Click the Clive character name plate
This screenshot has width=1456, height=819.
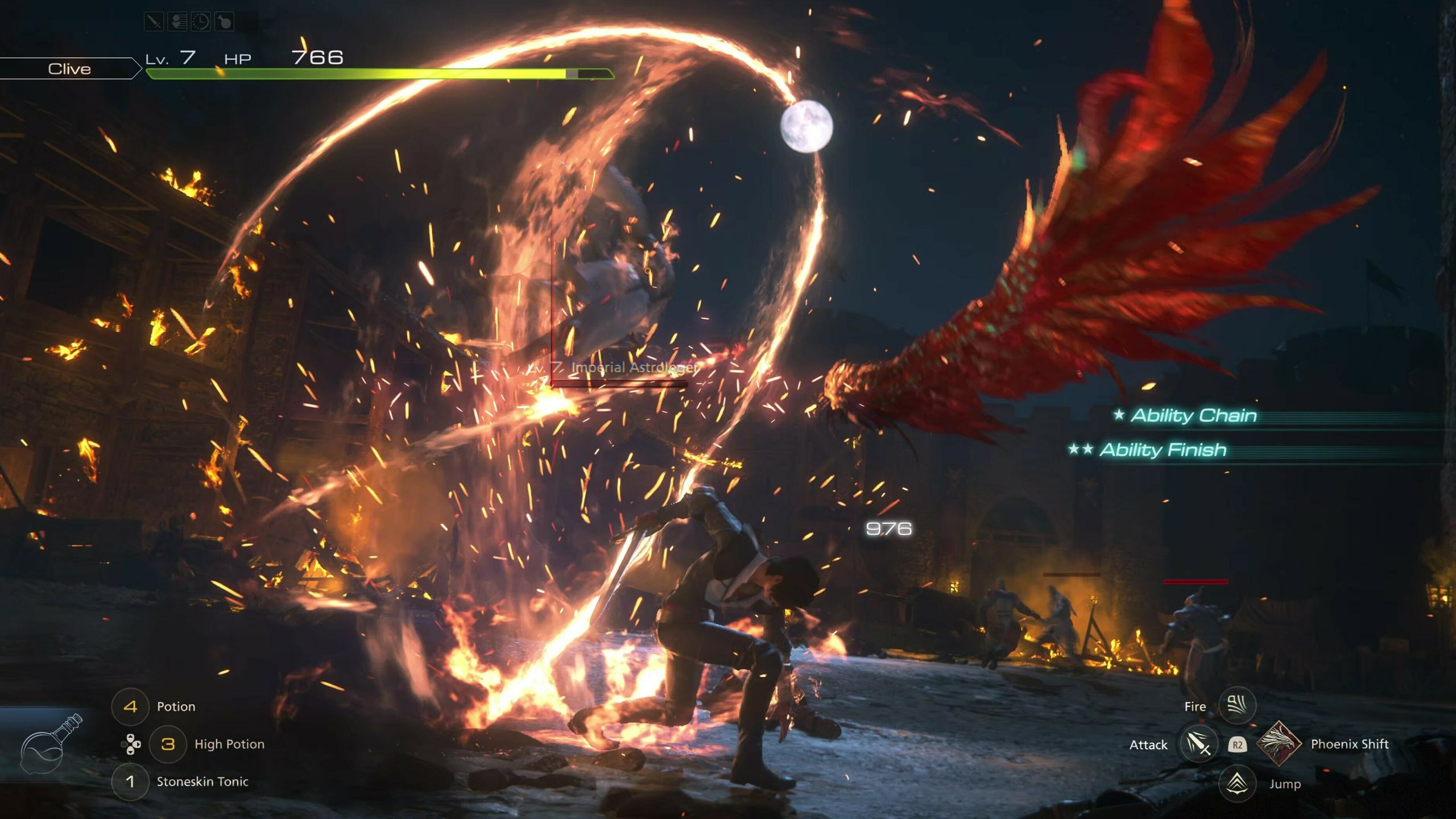[x=69, y=69]
